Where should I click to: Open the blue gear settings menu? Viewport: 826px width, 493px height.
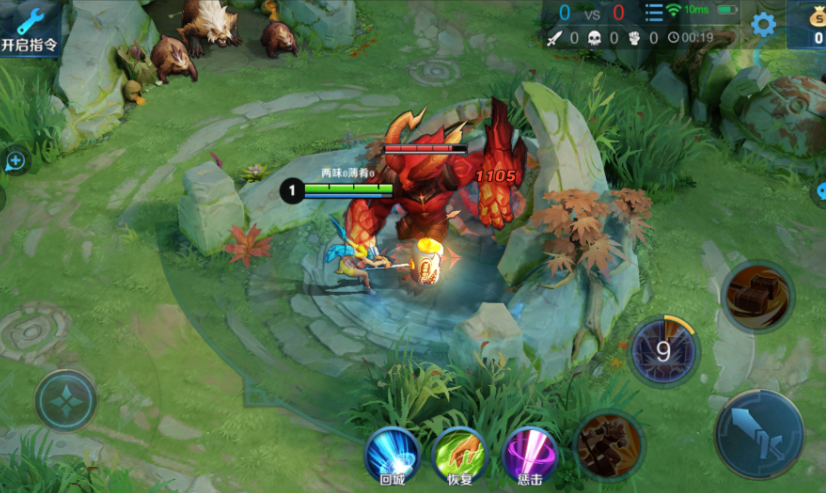[x=763, y=25]
